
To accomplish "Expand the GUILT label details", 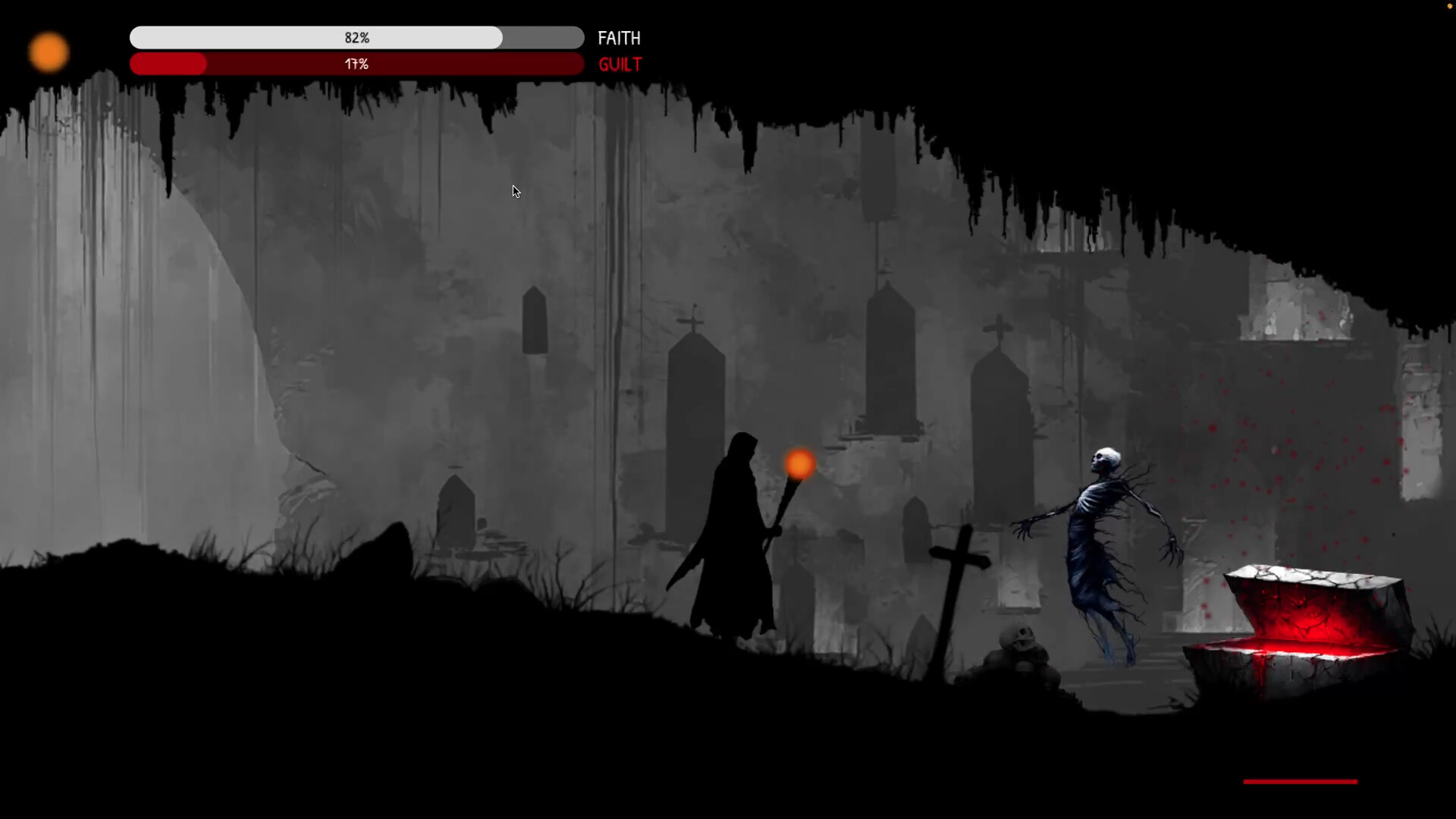I will (620, 64).
